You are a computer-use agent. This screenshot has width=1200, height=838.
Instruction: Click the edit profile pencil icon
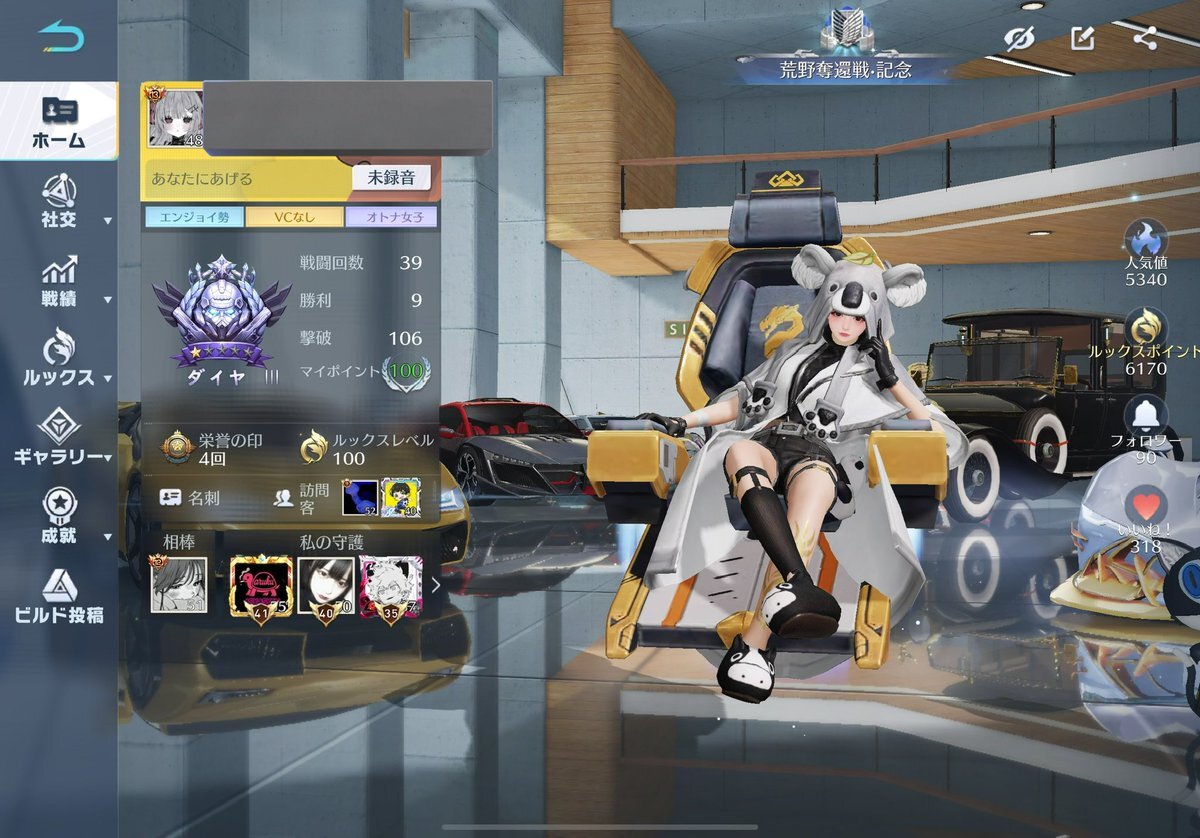point(1082,39)
